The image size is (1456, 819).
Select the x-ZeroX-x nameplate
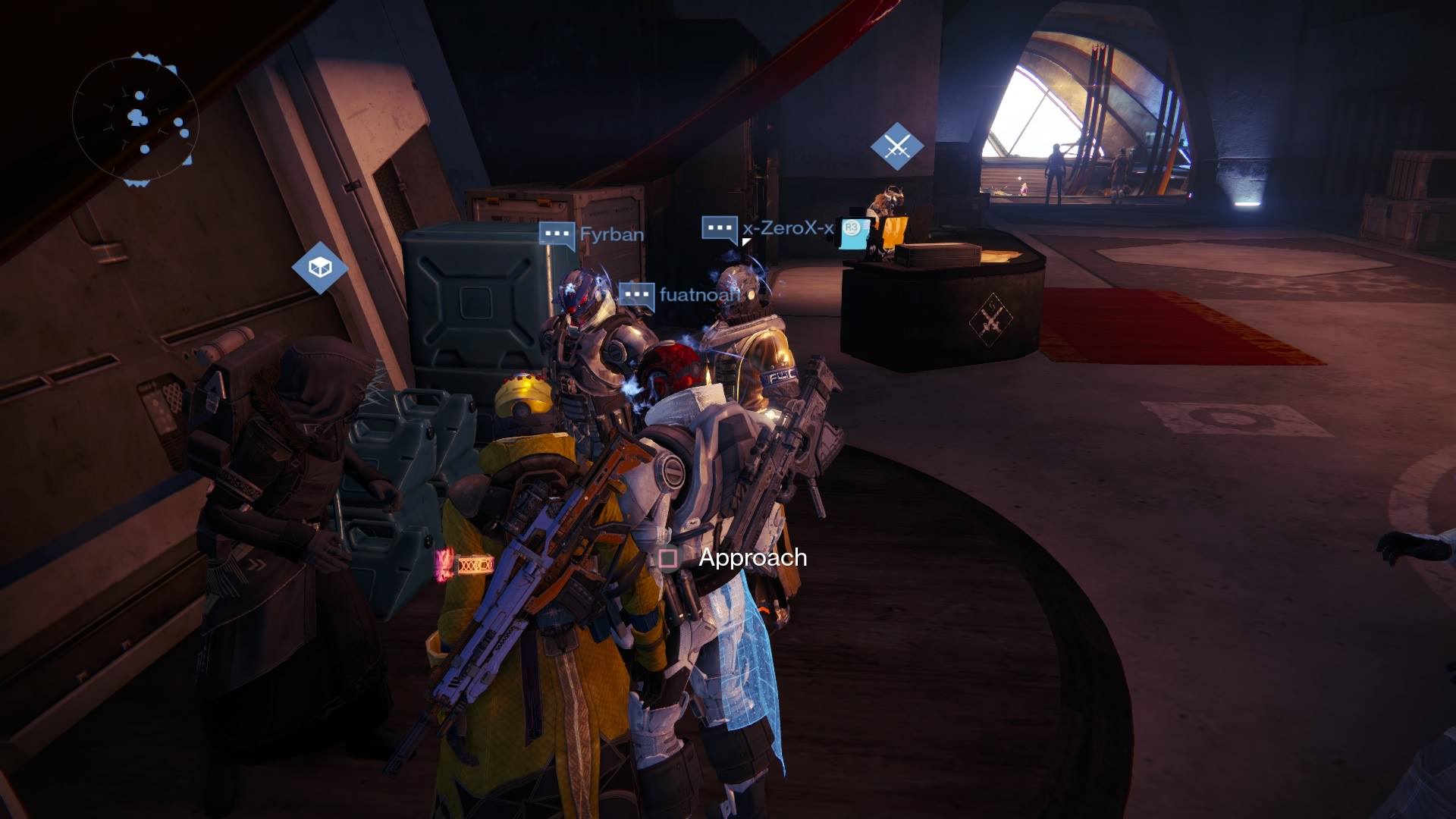(x=786, y=227)
